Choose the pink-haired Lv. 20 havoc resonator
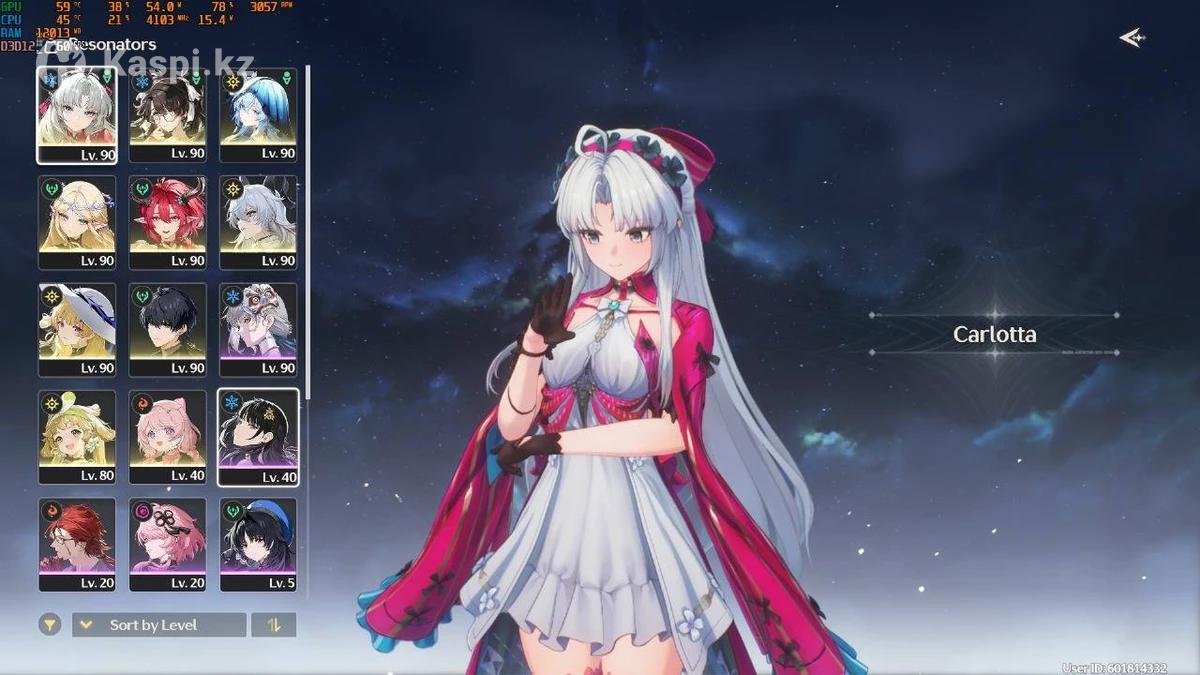The image size is (1200, 675). [168, 545]
